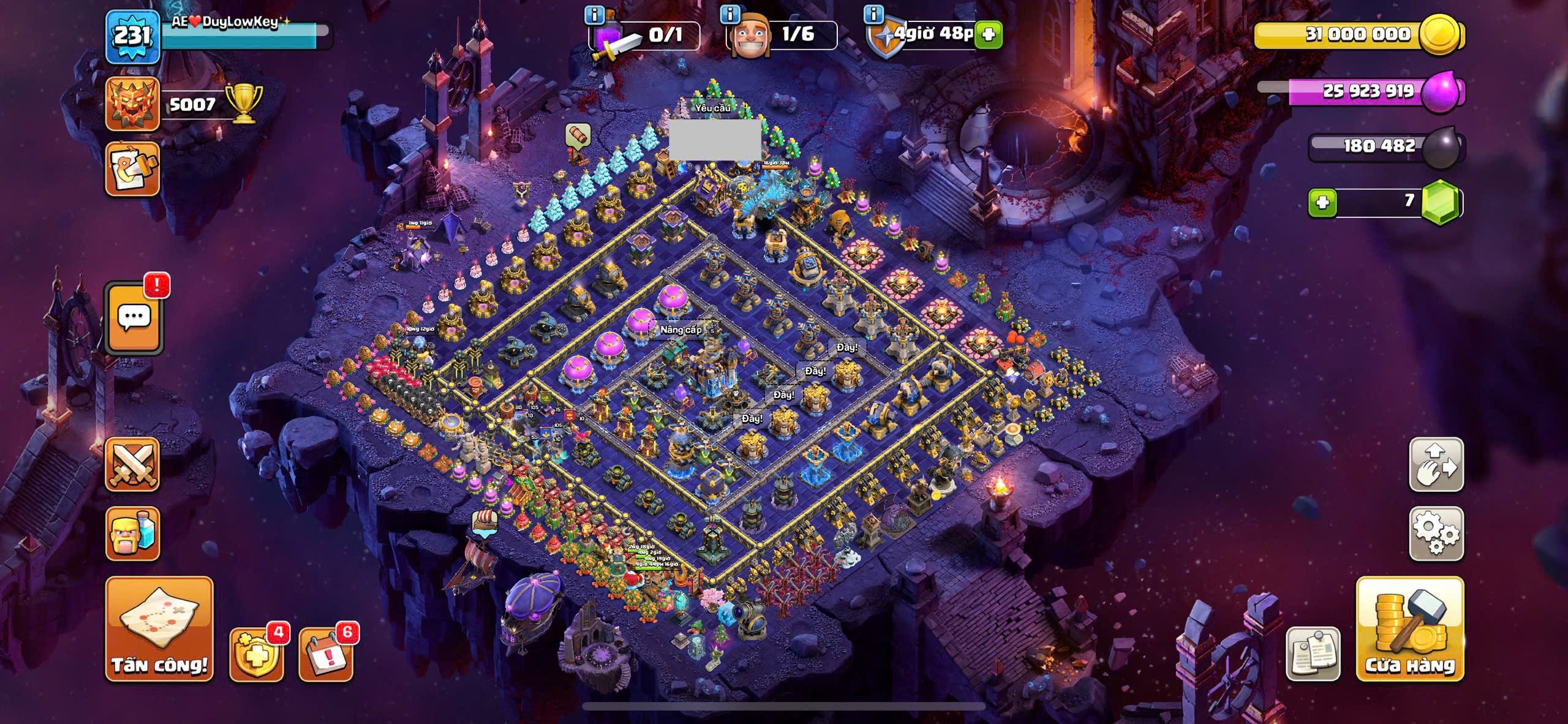Open the clipboard notes button
This screenshot has width=1568, height=724.
(1313, 654)
